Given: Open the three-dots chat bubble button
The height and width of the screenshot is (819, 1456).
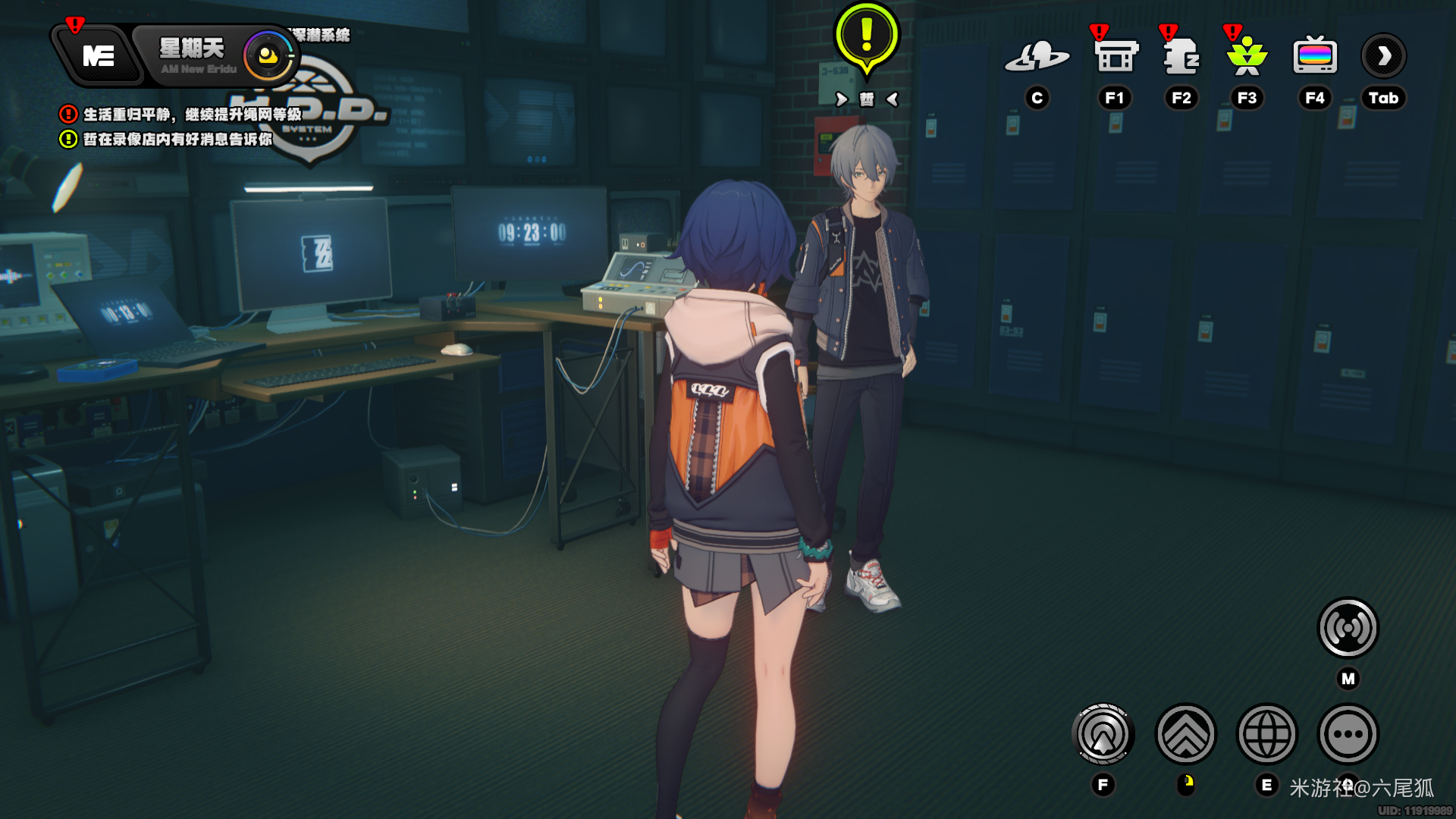Looking at the screenshot, I should (1348, 734).
